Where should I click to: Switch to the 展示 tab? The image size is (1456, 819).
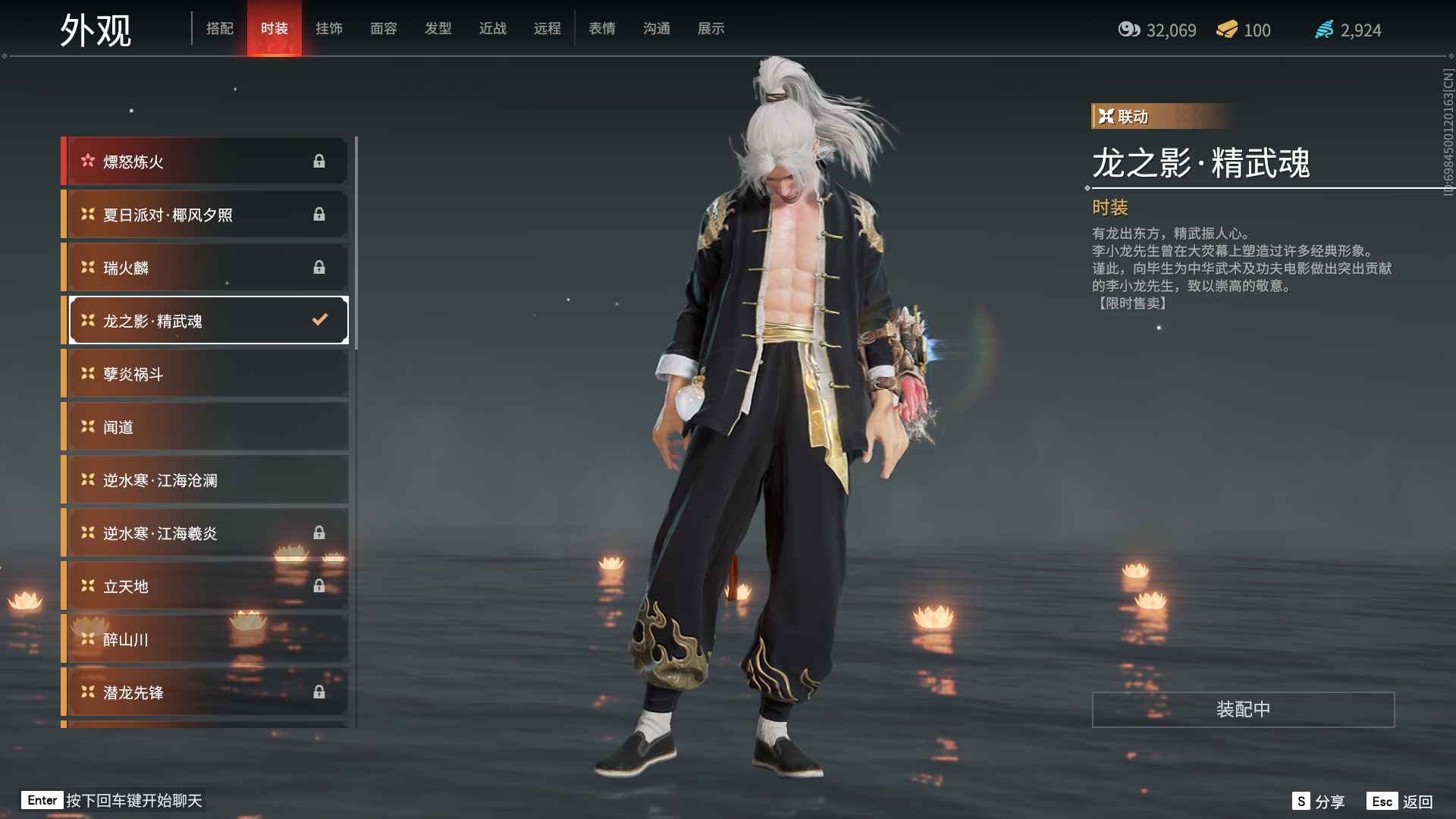coord(711,28)
